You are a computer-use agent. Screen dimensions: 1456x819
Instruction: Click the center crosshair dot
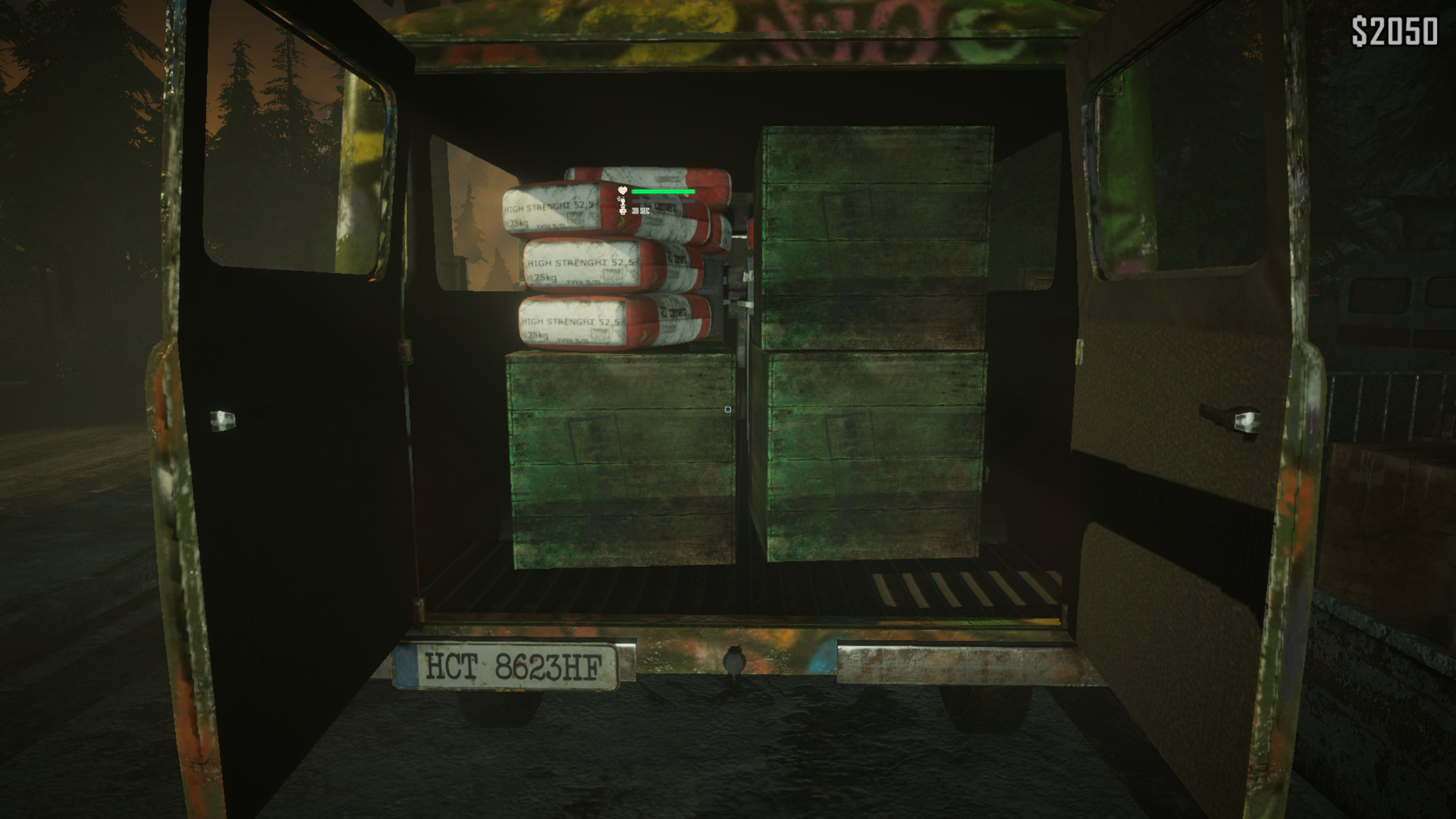[728, 408]
